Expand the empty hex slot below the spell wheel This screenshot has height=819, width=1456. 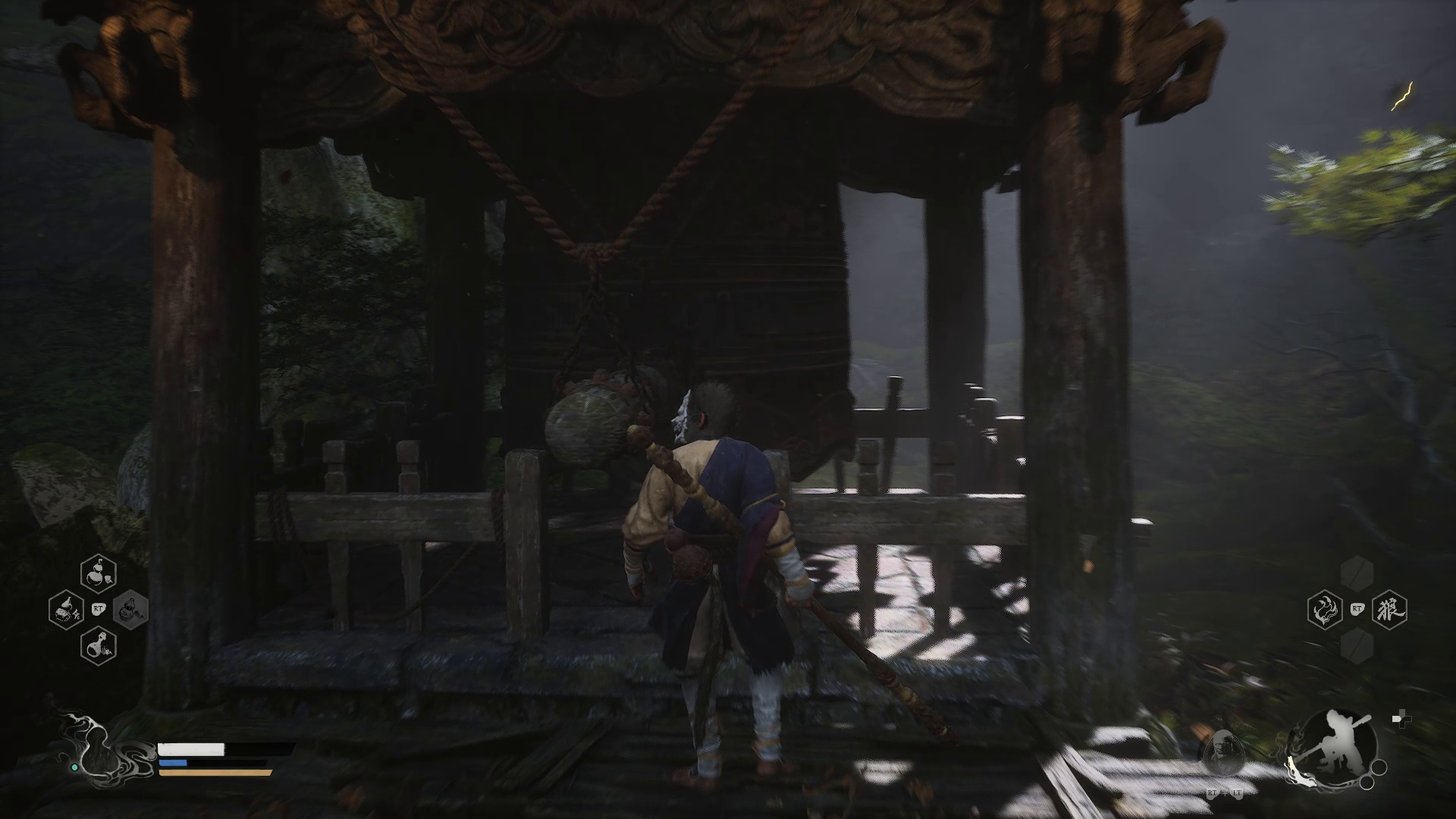click(x=1357, y=646)
